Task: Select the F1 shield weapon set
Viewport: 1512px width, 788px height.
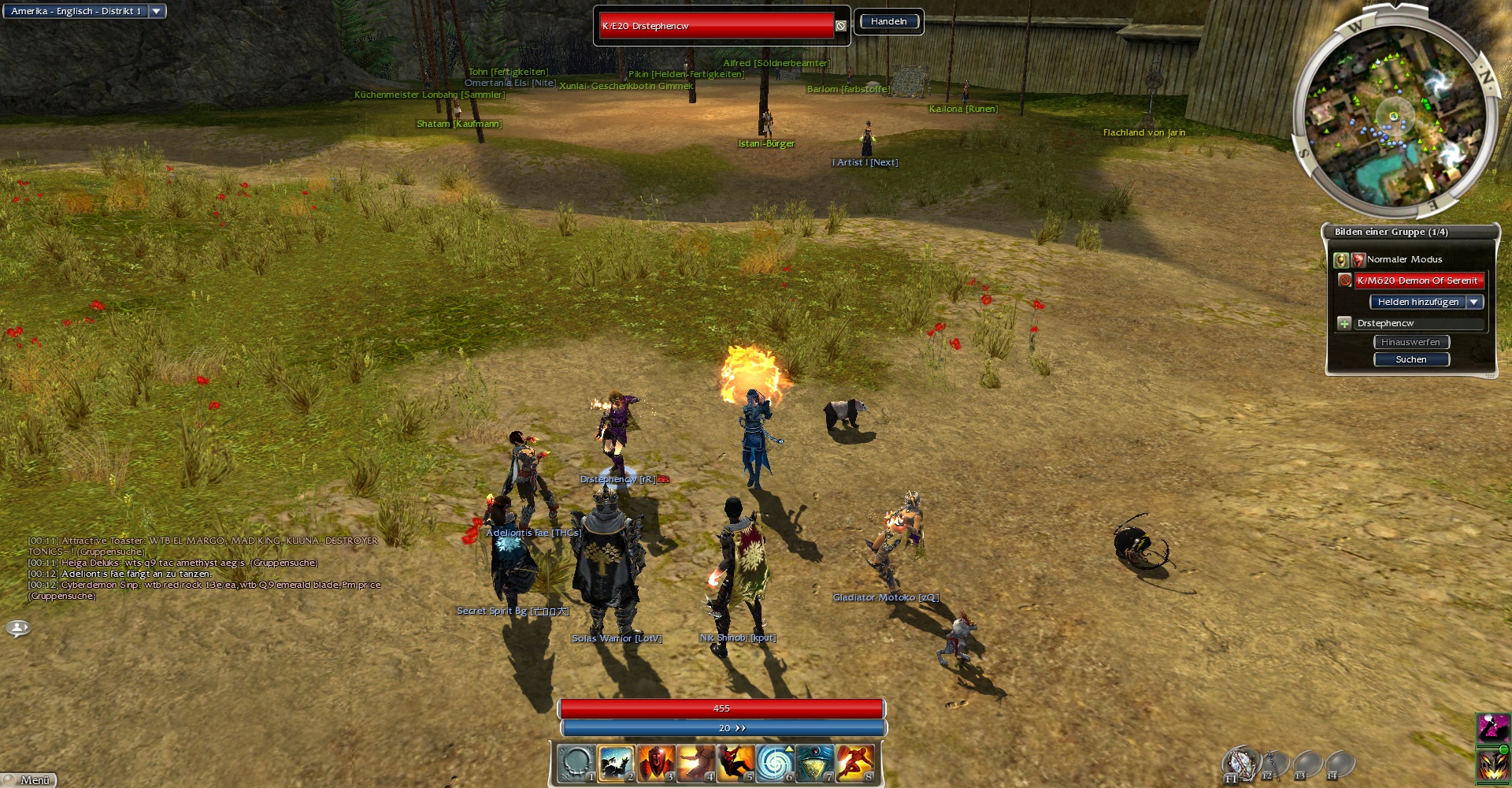Action: (x=1240, y=763)
